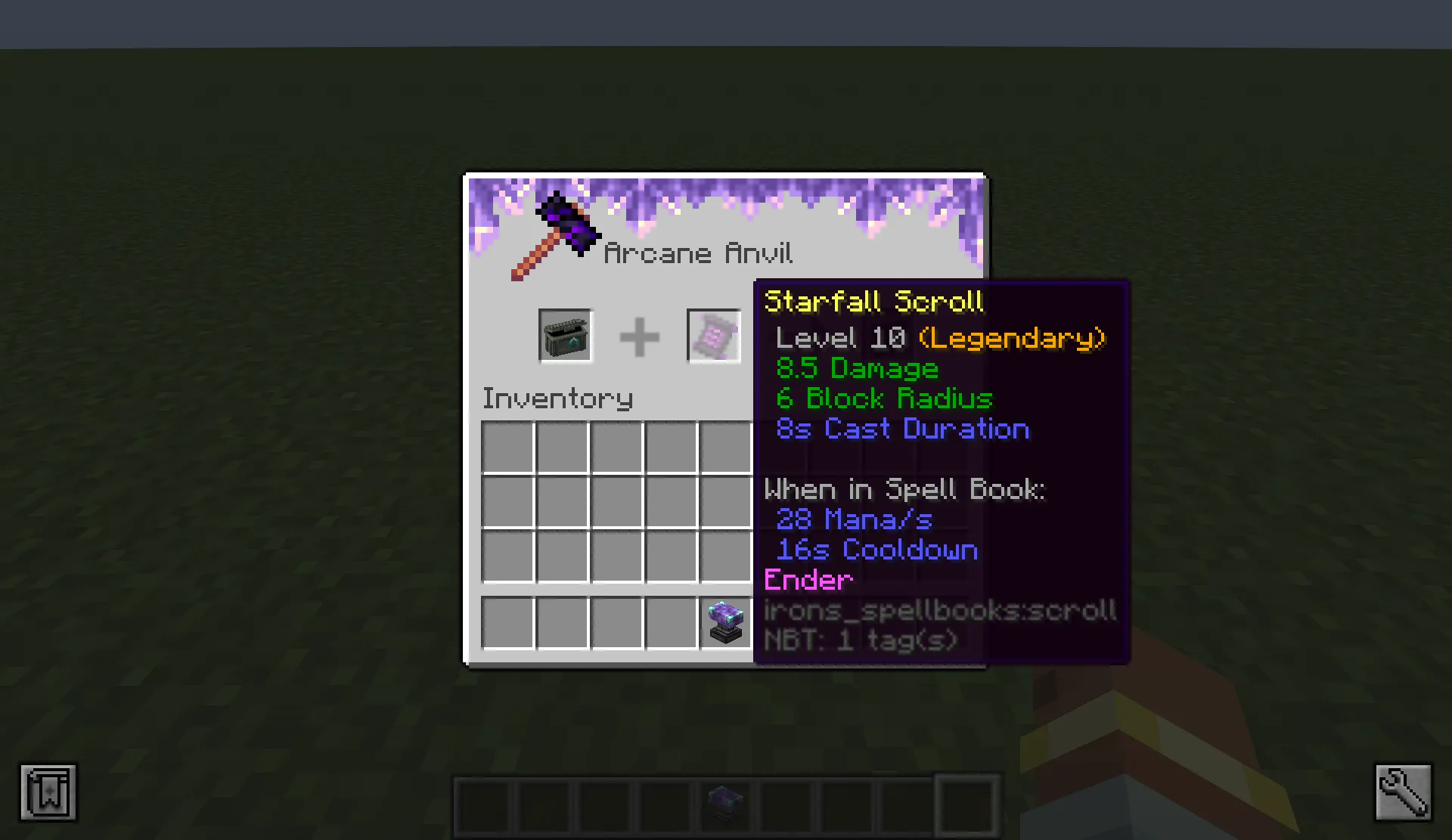The height and width of the screenshot is (840, 1452).
Task: Click the Ender school label in the tooltip
Action: (806, 580)
